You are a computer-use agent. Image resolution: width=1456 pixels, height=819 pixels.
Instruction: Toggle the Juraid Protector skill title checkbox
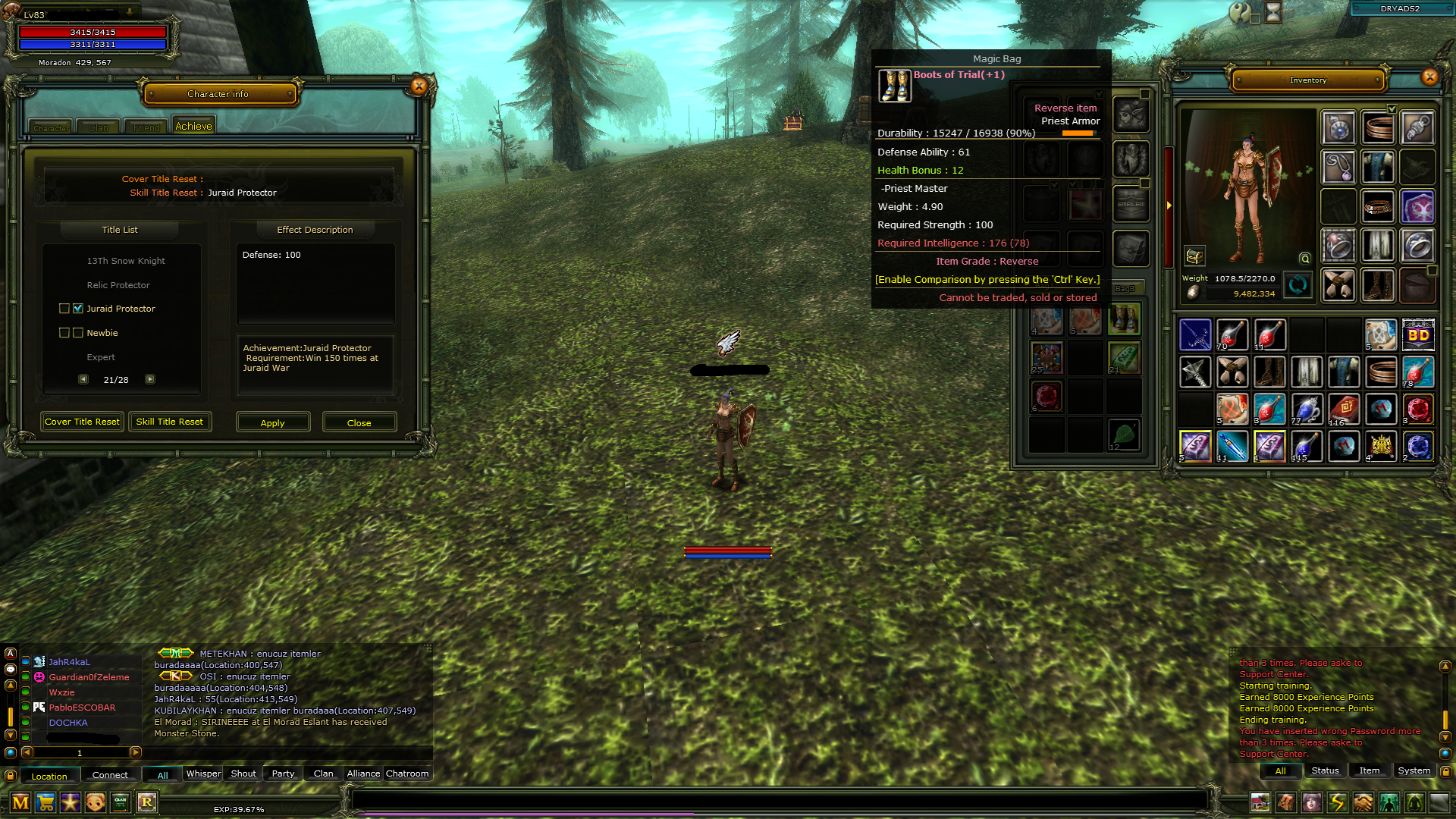[78, 309]
